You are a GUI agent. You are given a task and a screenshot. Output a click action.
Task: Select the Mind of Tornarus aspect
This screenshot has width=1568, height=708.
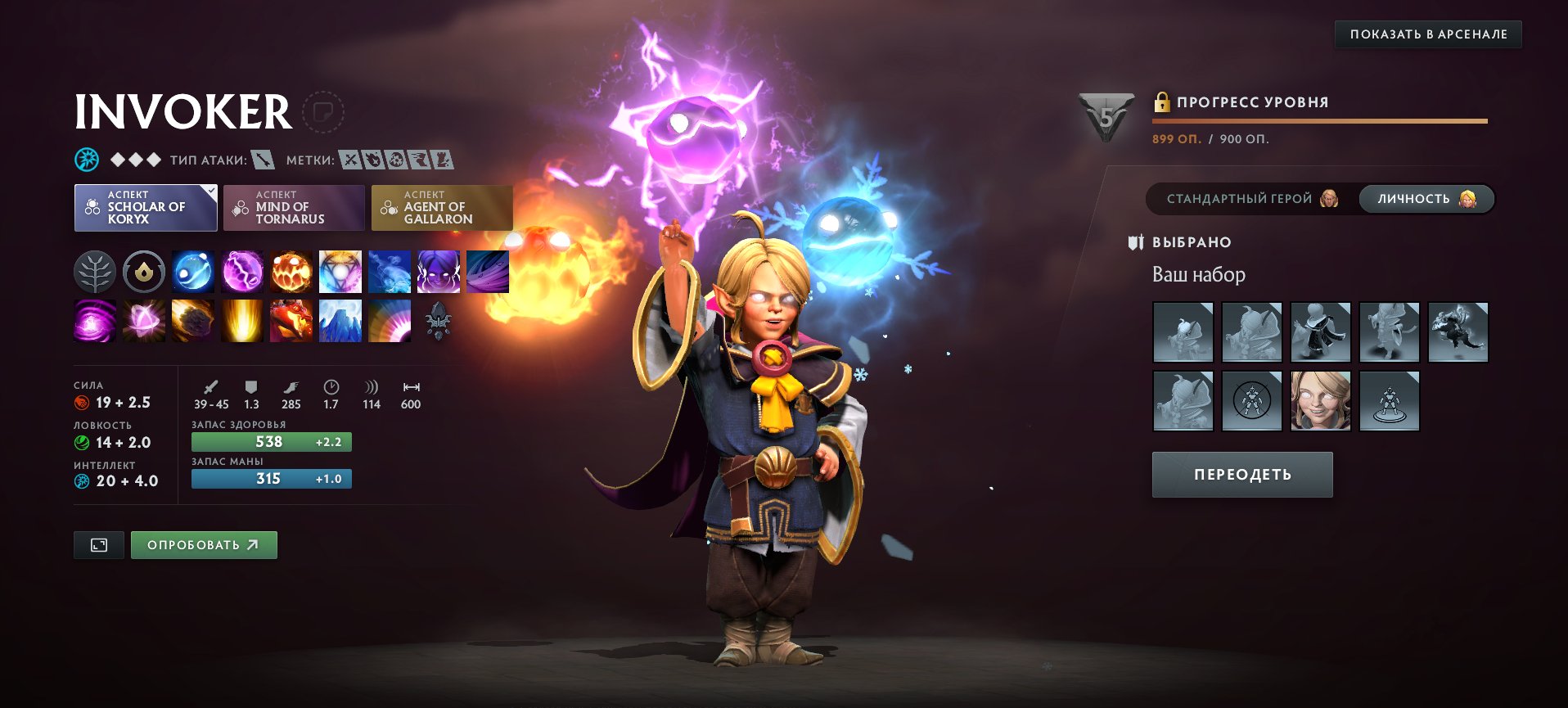[294, 207]
